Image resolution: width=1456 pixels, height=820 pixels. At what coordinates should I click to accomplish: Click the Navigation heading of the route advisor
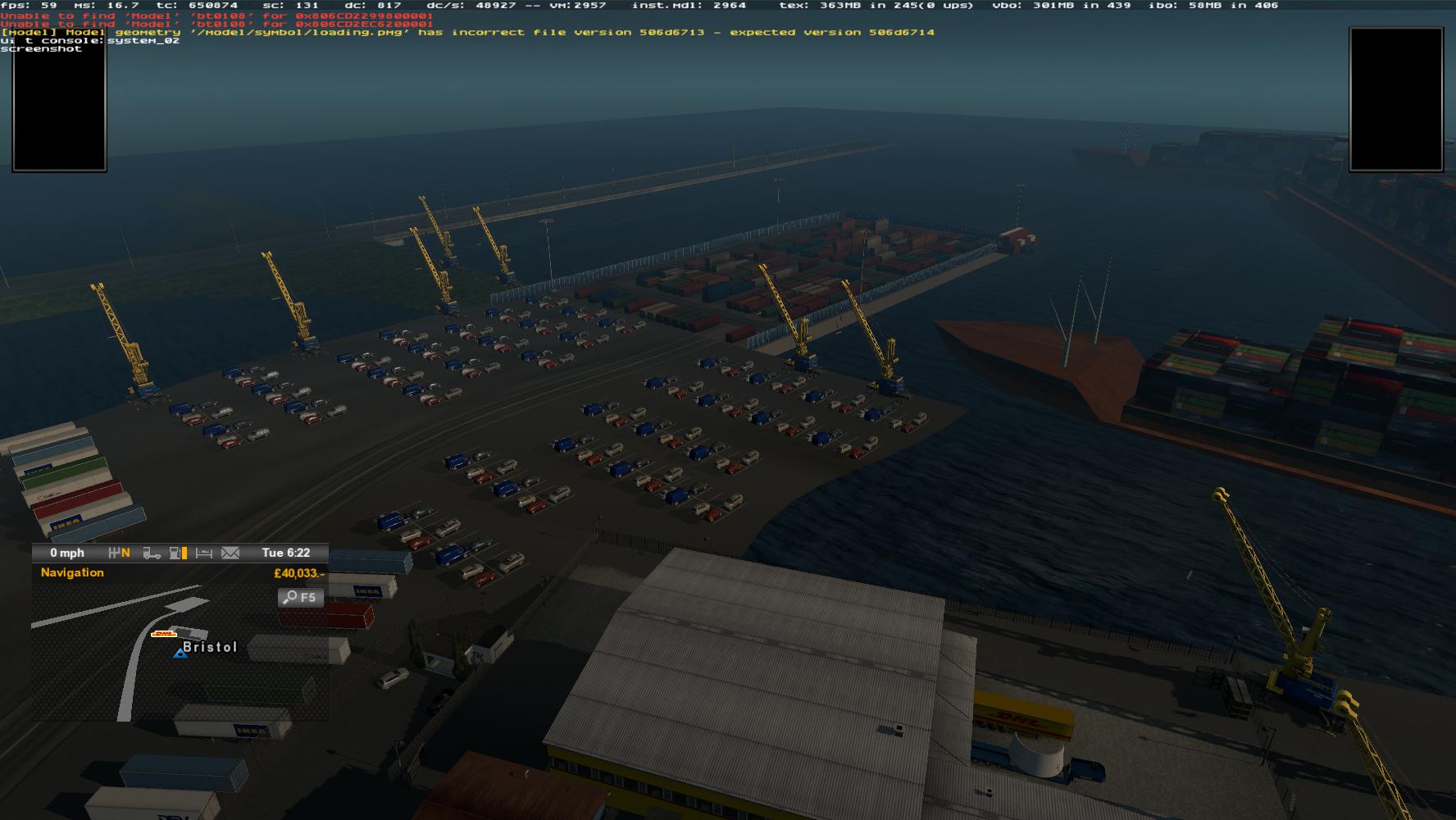click(72, 572)
